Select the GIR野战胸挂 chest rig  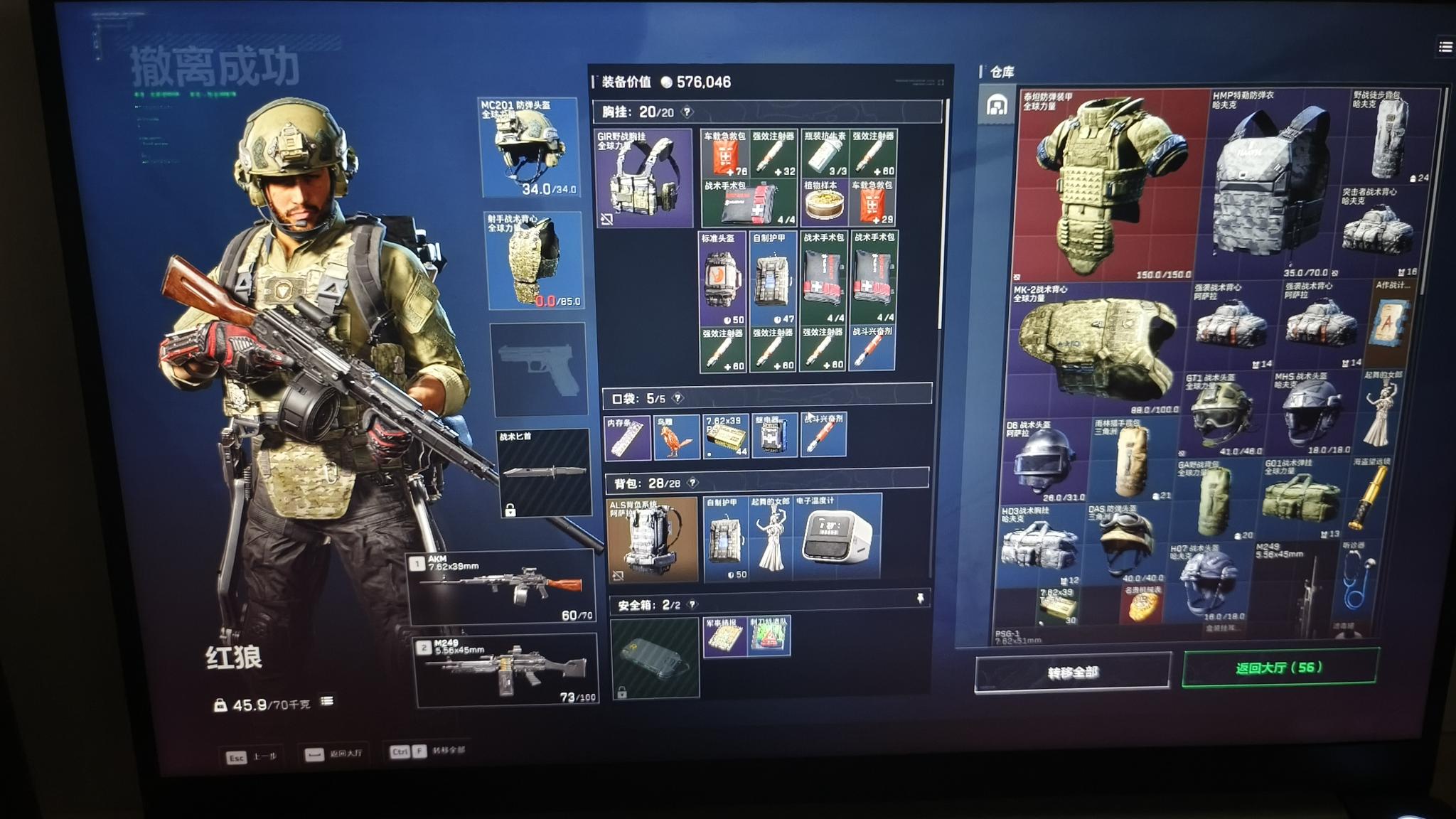(x=643, y=178)
